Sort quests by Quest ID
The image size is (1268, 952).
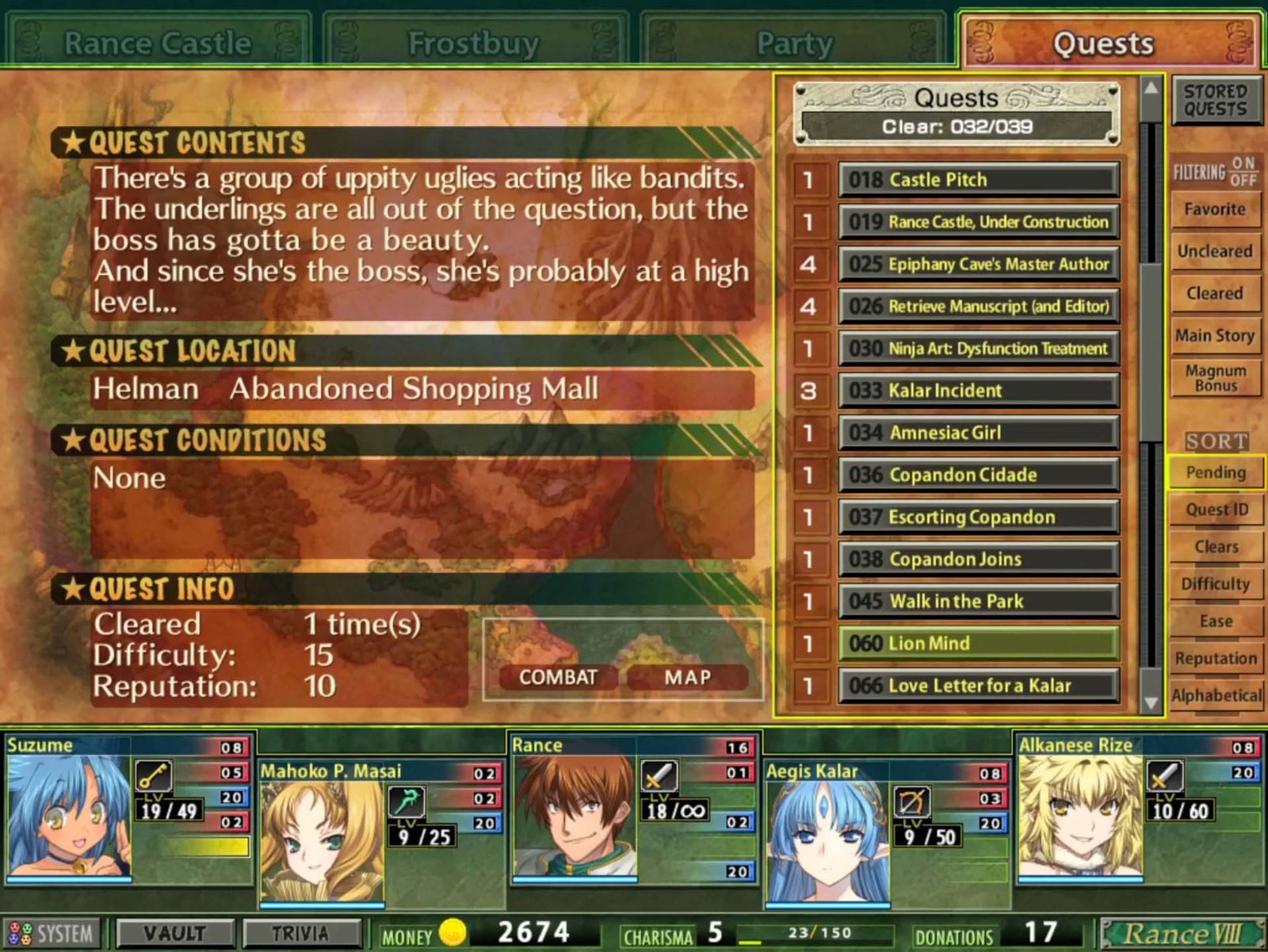(x=1216, y=510)
